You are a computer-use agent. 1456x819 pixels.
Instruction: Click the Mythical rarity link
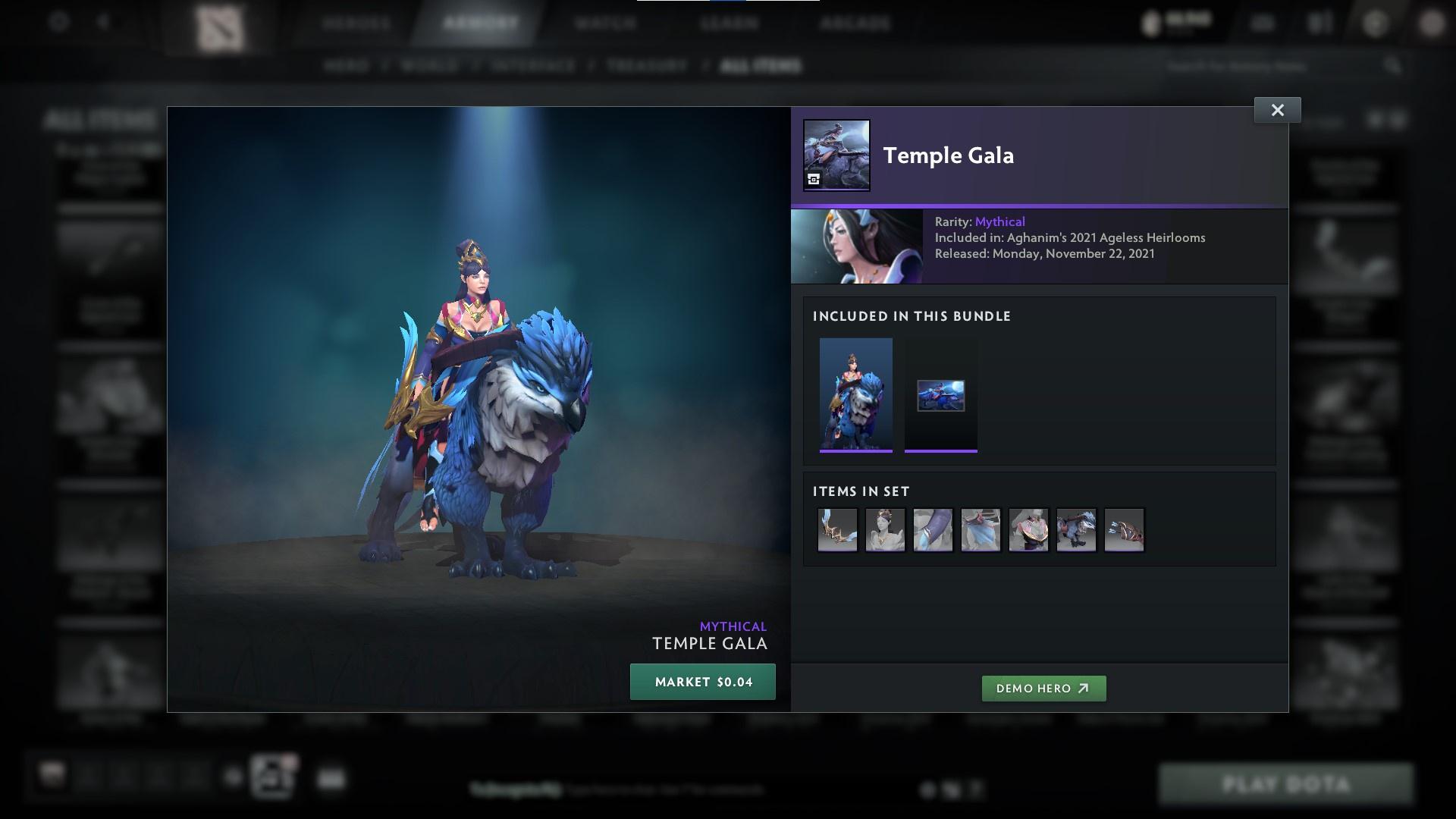pyautogui.click(x=999, y=221)
